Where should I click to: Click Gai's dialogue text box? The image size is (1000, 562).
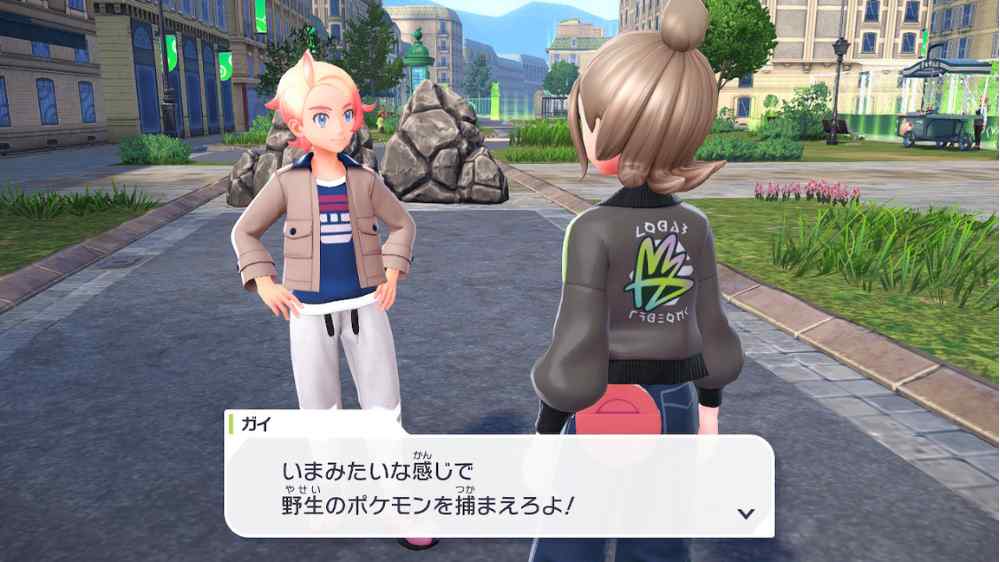498,487
